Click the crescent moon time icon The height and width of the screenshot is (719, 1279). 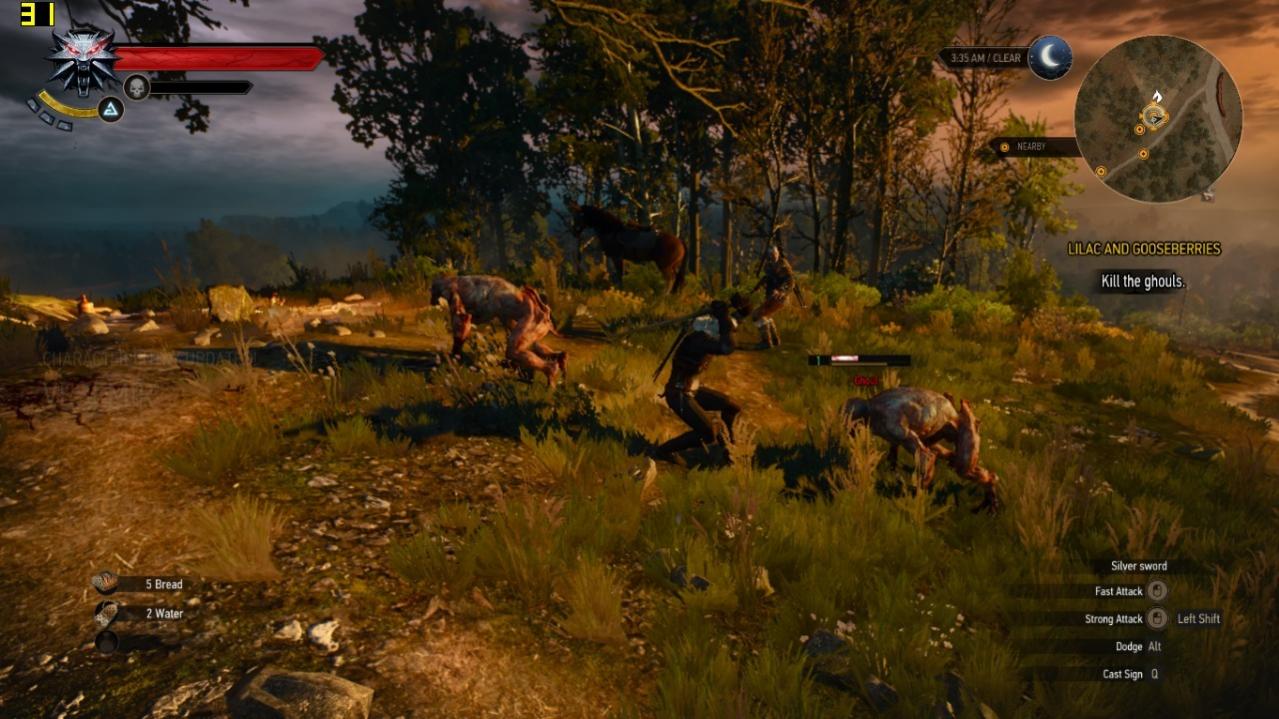tap(1050, 58)
